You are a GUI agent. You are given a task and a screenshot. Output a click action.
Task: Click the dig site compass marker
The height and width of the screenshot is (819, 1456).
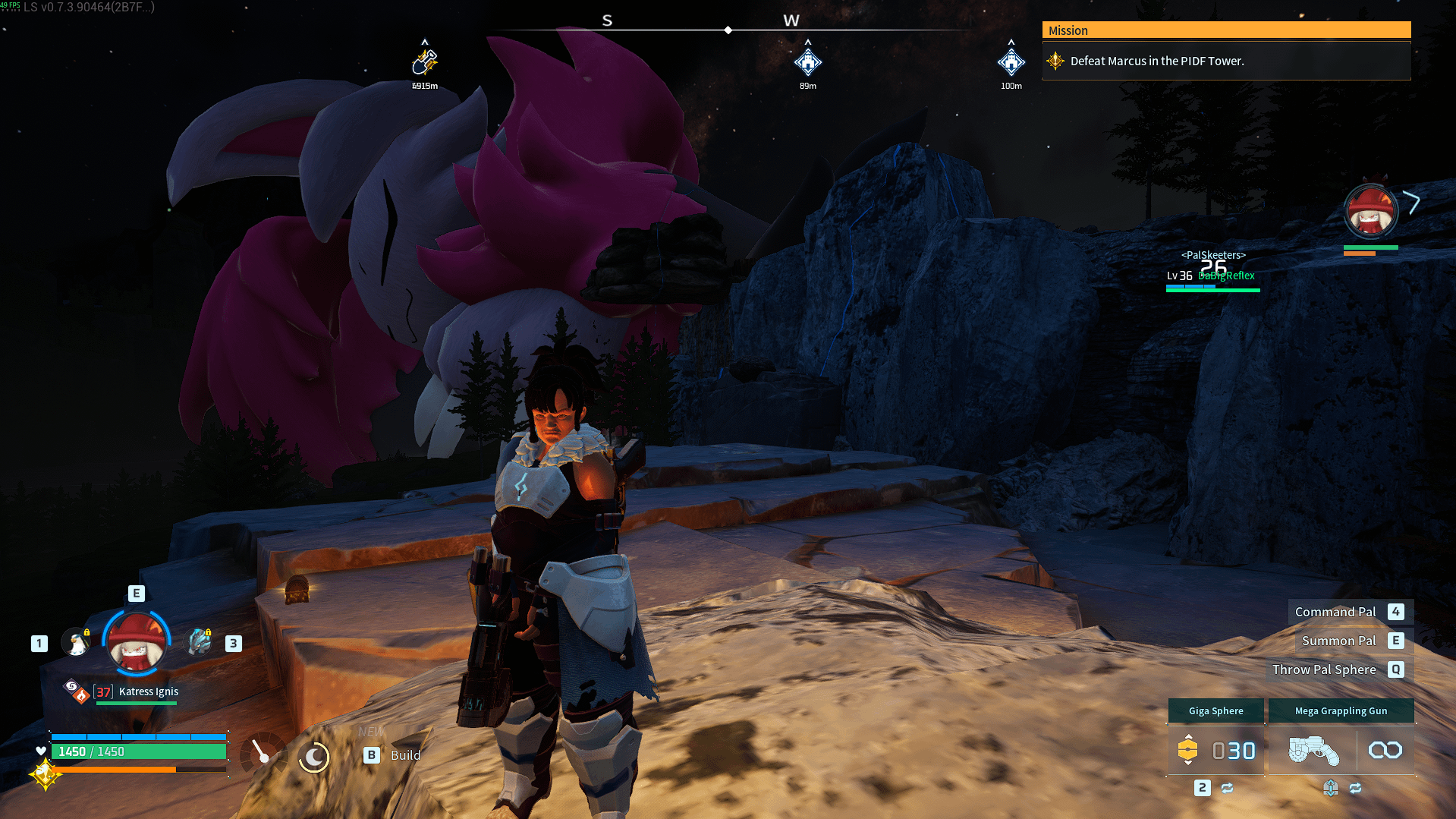point(425,61)
